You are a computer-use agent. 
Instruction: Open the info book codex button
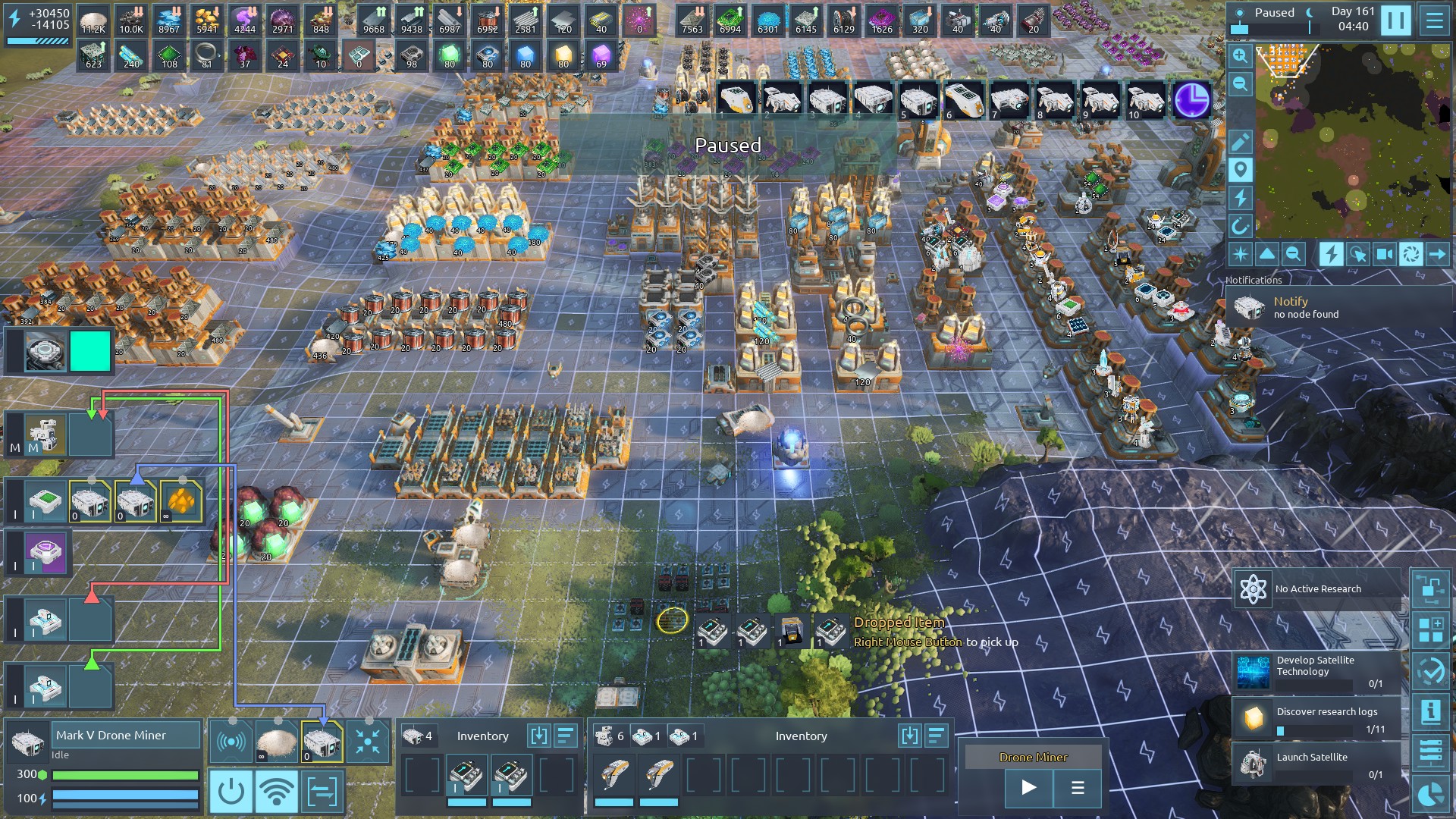[x=1430, y=711]
